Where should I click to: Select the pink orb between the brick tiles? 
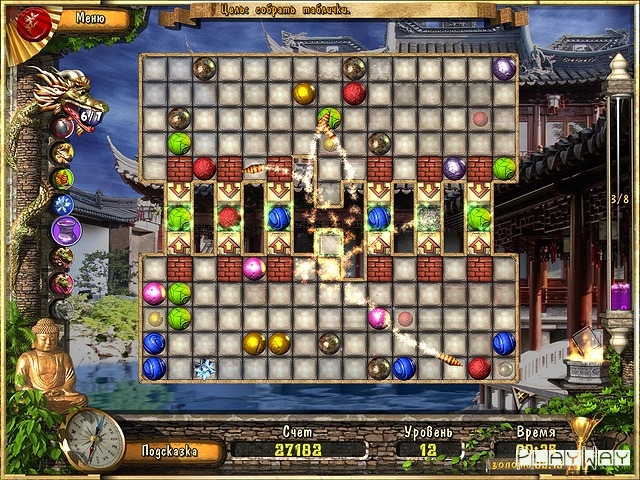pos(254,269)
